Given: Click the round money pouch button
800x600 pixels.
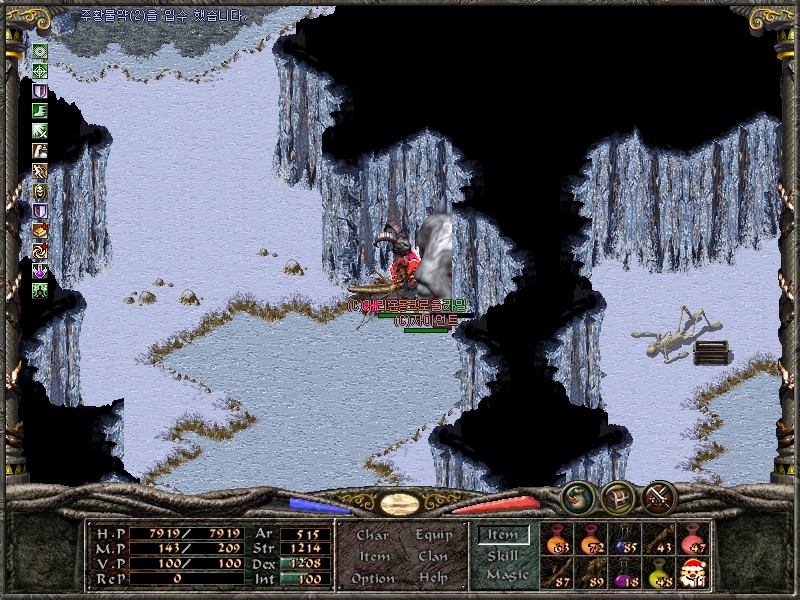Looking at the screenshot, I should click(x=577, y=496).
